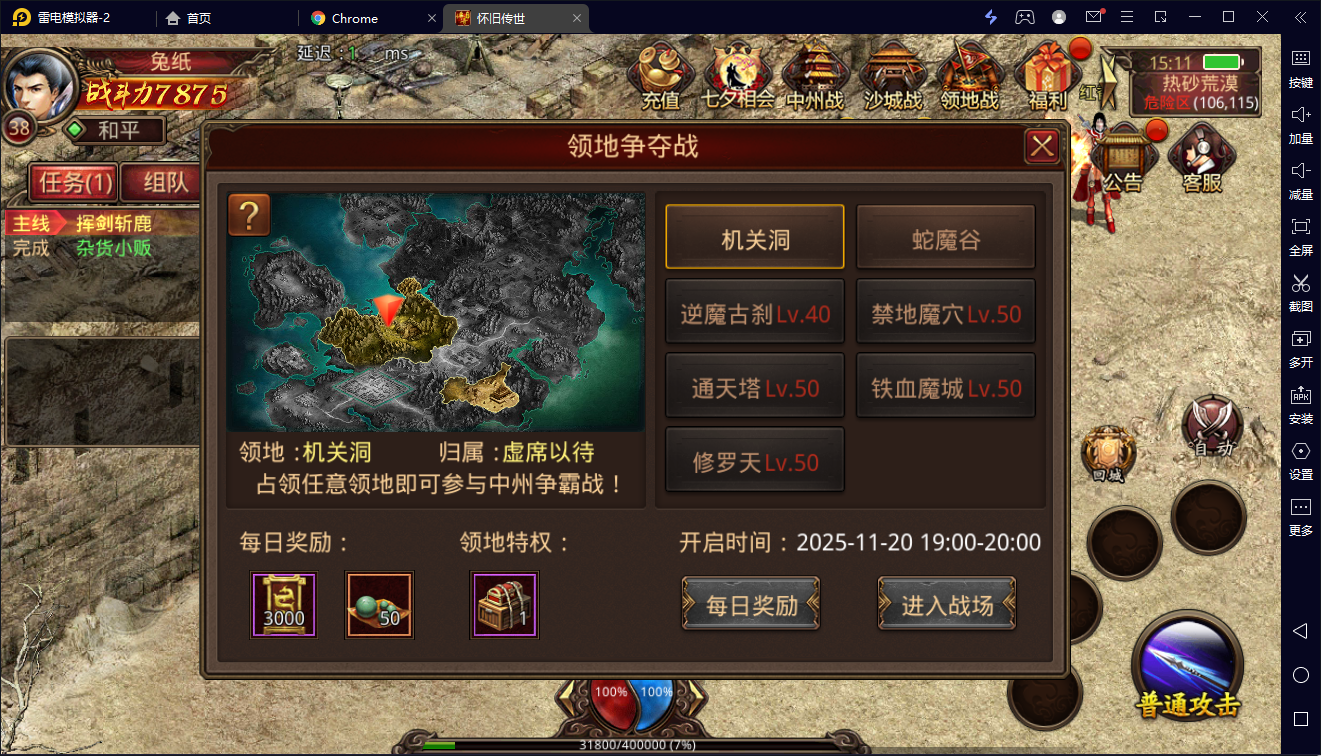Open the 沙城战 sand city war icon
The image size is (1321, 756).
(x=893, y=75)
